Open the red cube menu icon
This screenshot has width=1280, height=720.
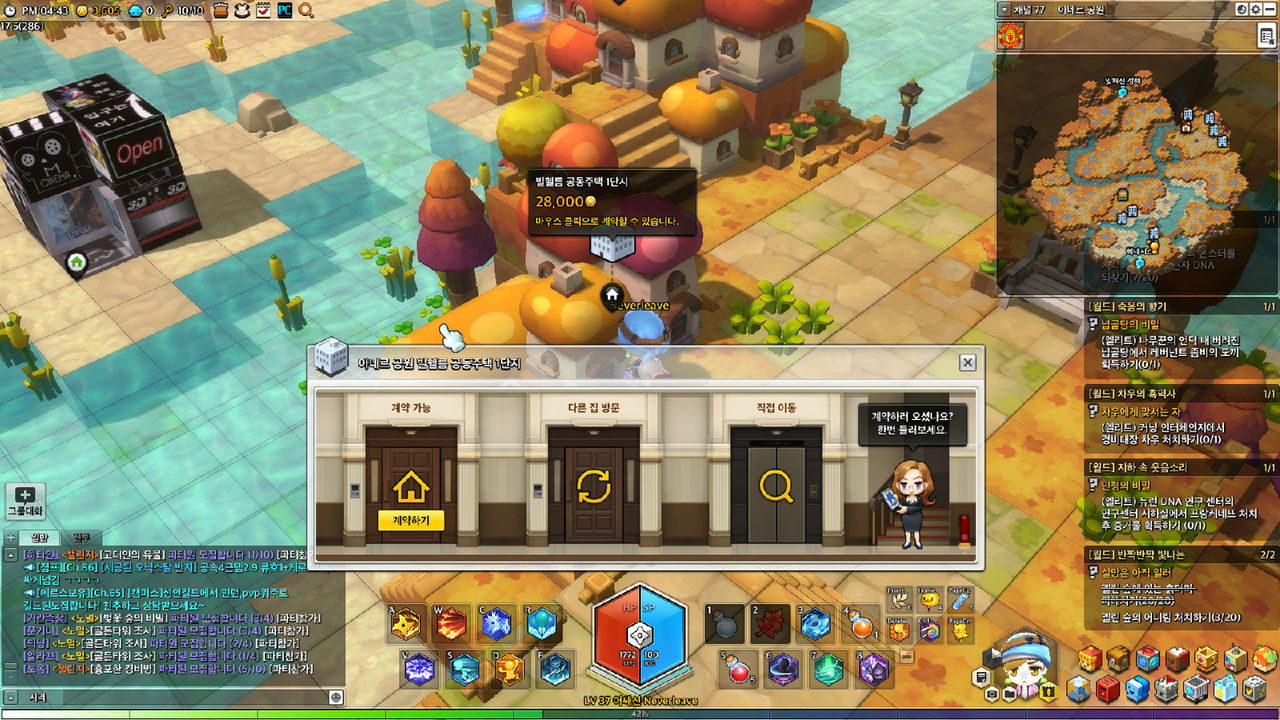coord(1107,689)
